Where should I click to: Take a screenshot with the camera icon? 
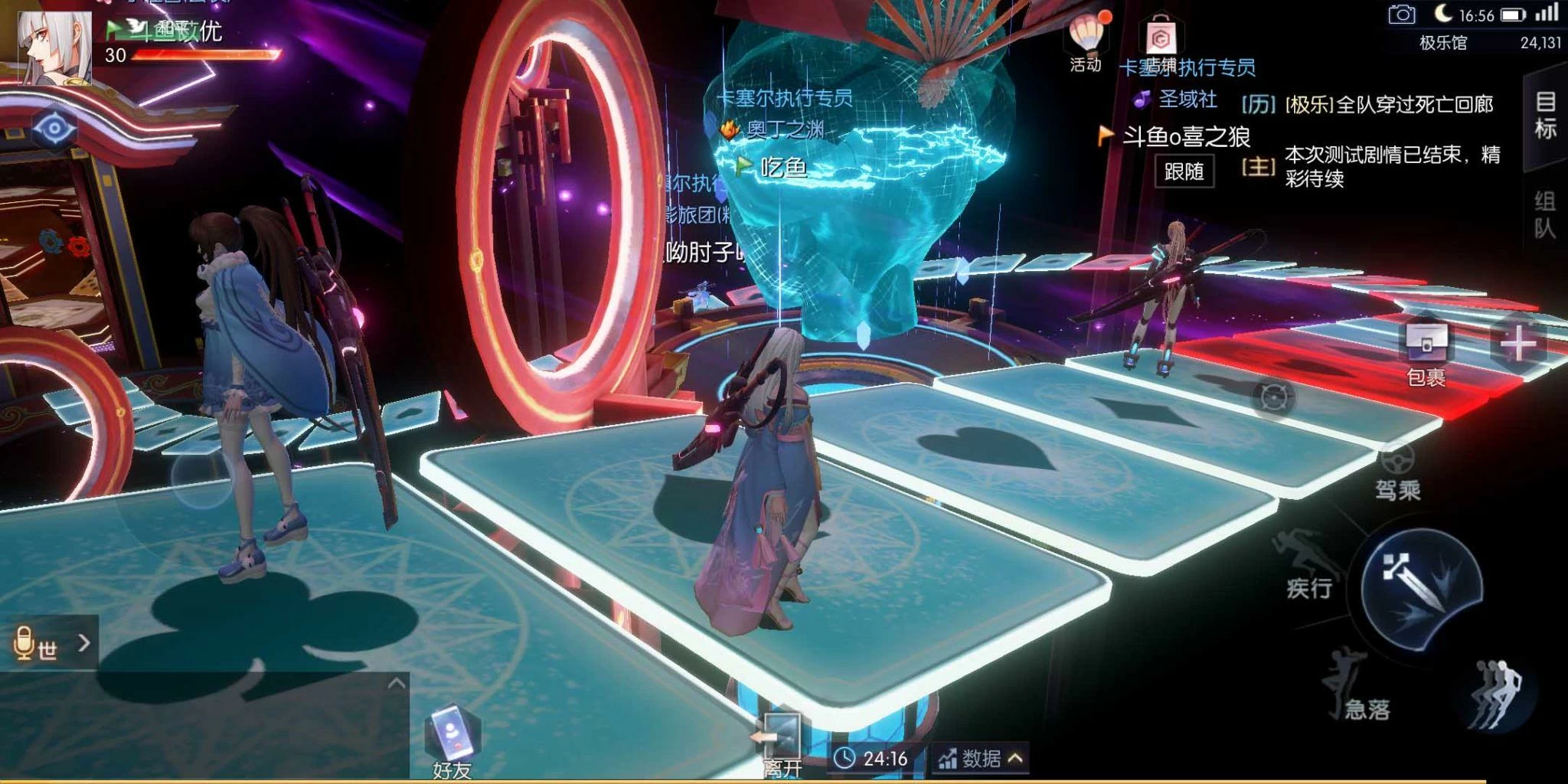(x=1401, y=14)
